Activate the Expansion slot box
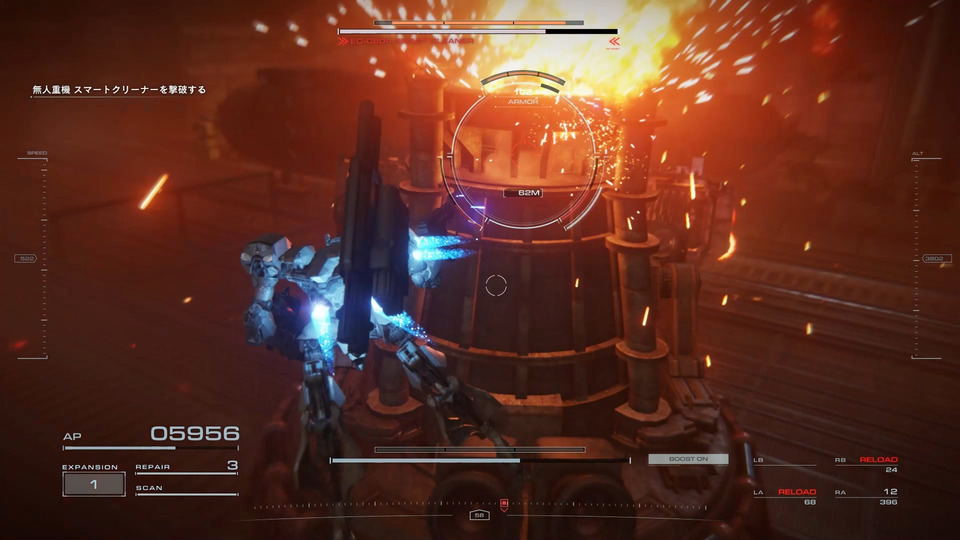The width and height of the screenshot is (960, 540). point(94,484)
